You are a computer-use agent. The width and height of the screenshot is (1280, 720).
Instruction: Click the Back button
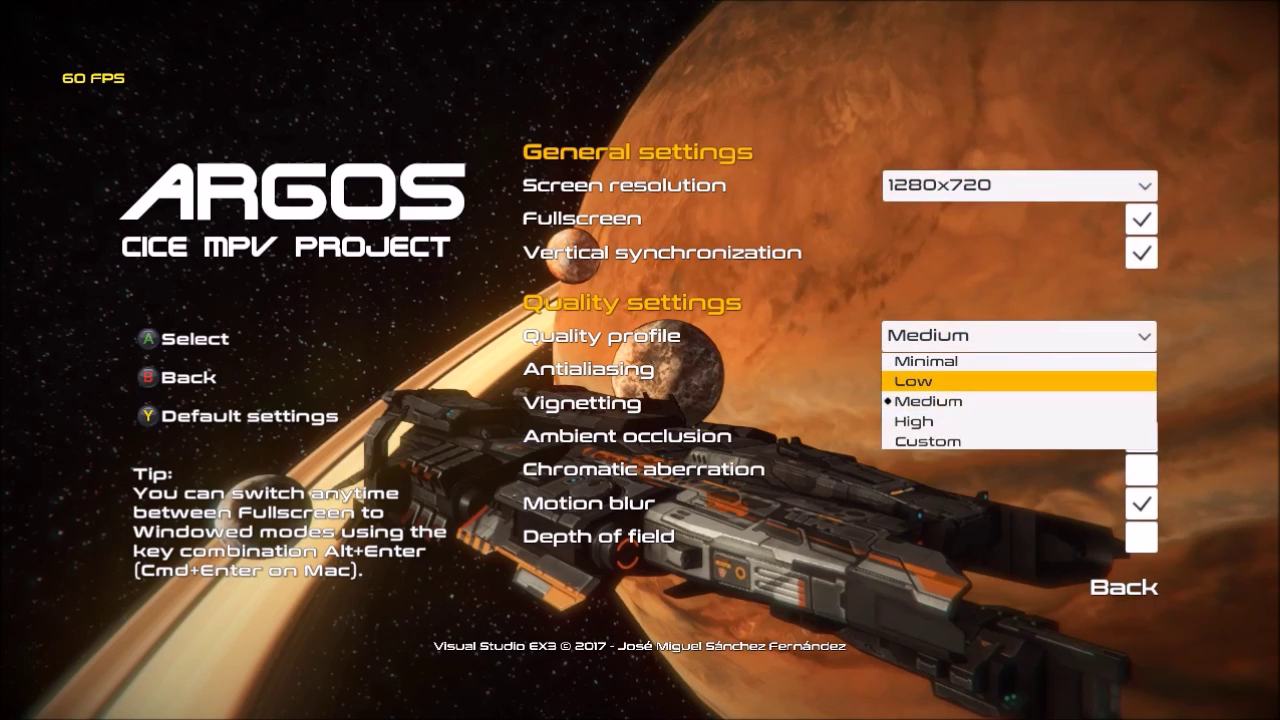[x=1123, y=587]
